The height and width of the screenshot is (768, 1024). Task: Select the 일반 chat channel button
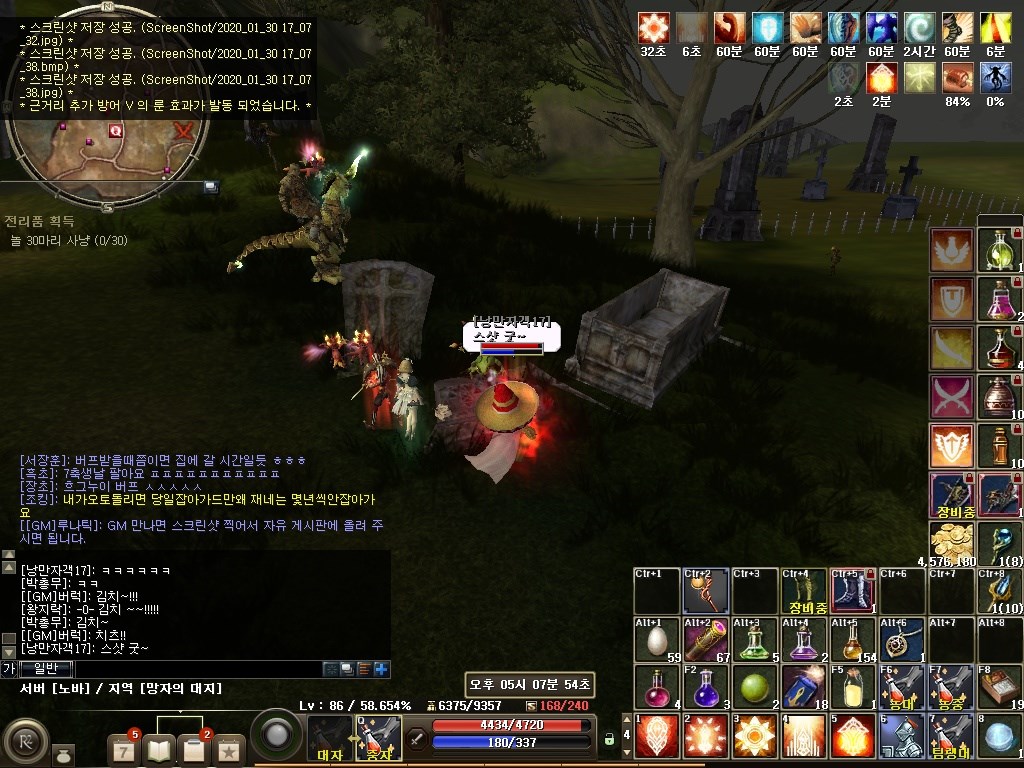45,669
